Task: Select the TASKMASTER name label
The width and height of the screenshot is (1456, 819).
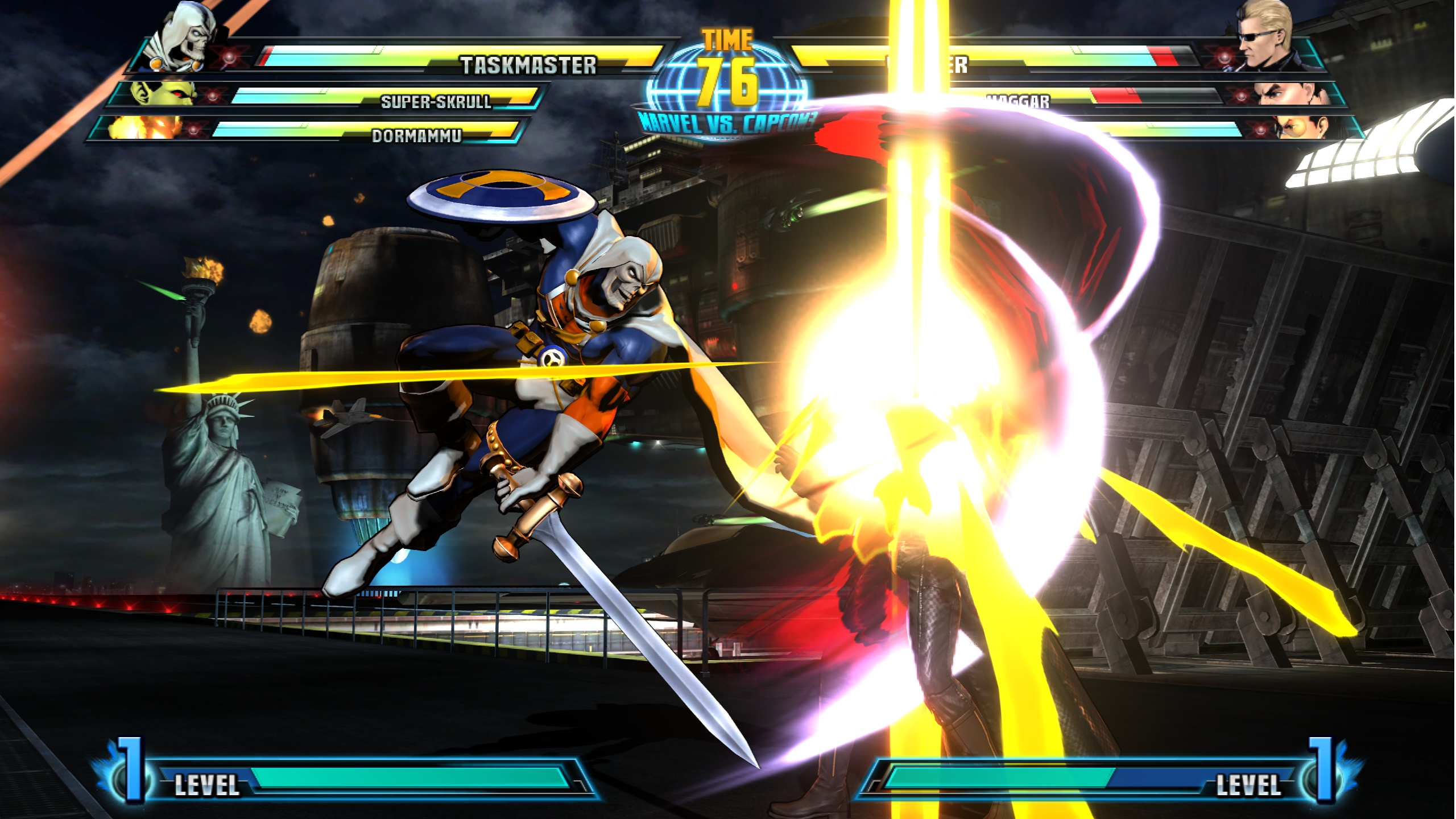Action: coord(530,64)
